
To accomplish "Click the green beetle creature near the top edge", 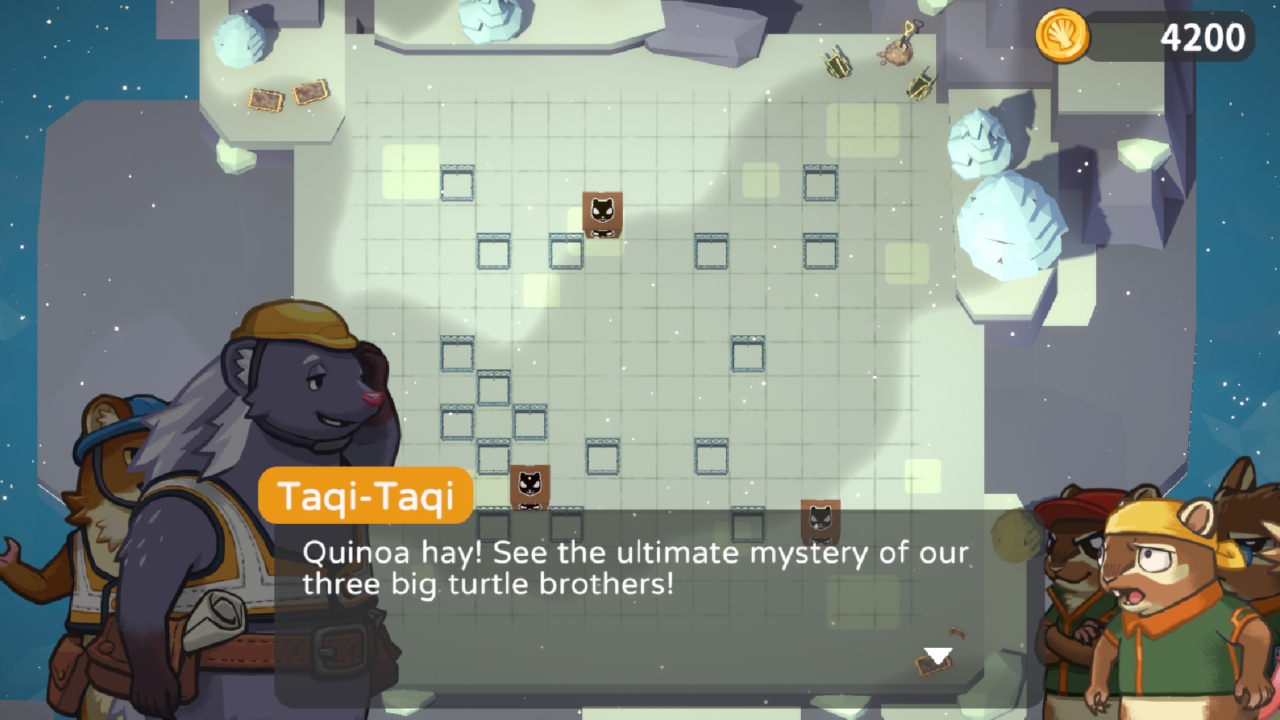I will coord(838,65).
